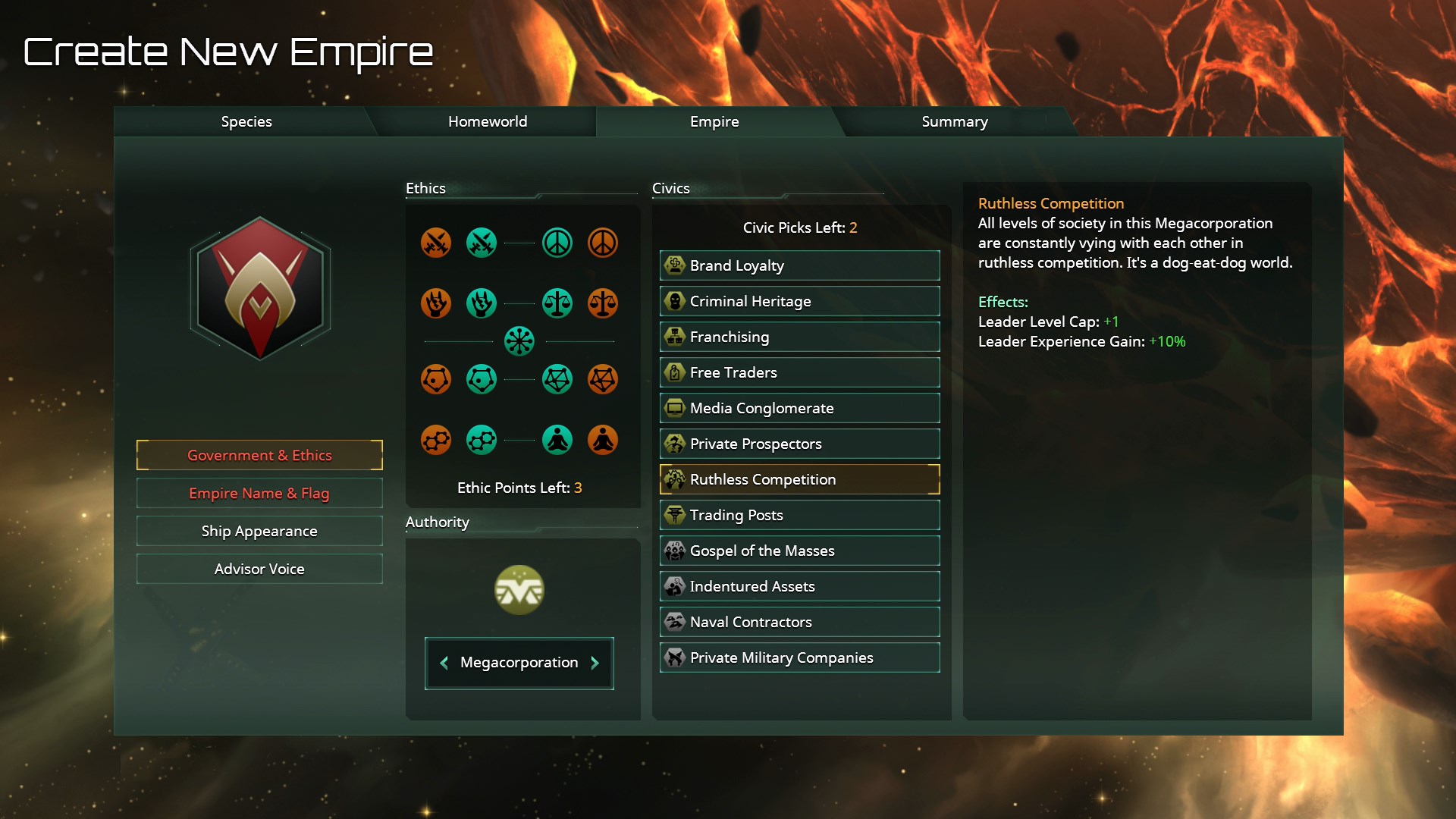Image resolution: width=1456 pixels, height=819 pixels.
Task: Click previous authority arrow beside Megacorporation
Action: click(444, 663)
